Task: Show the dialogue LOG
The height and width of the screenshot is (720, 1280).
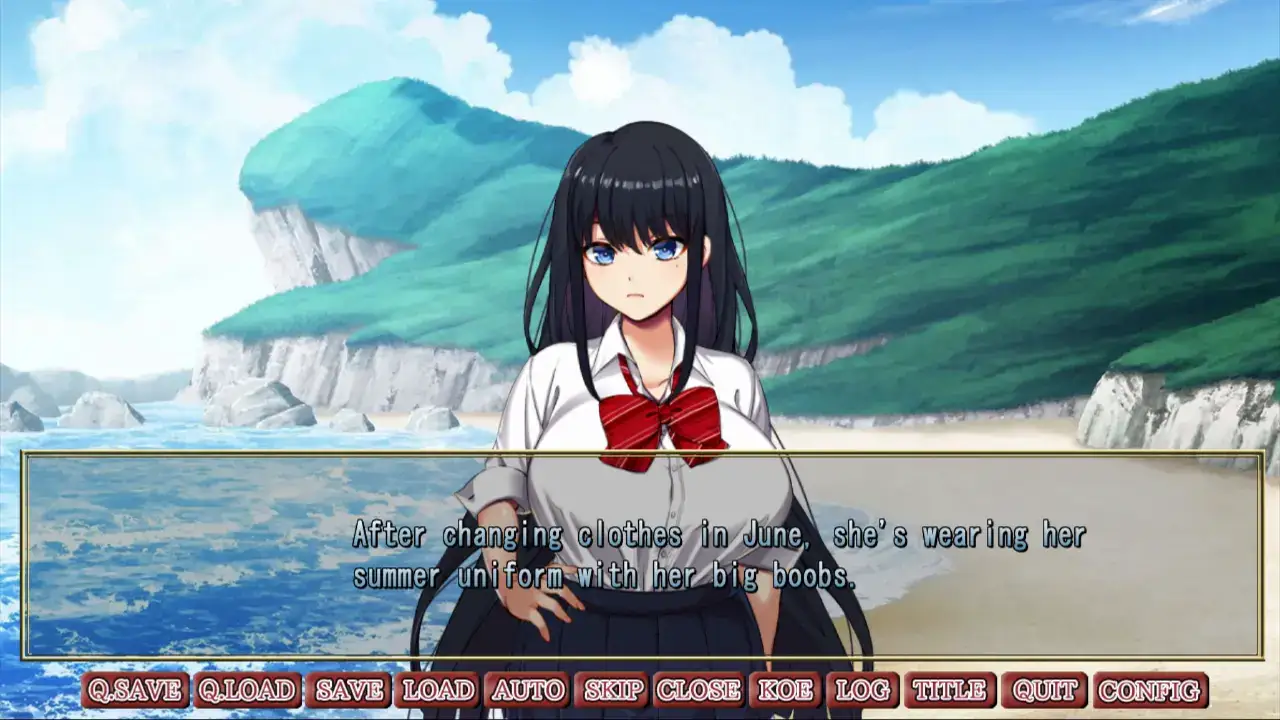Action: [862, 690]
